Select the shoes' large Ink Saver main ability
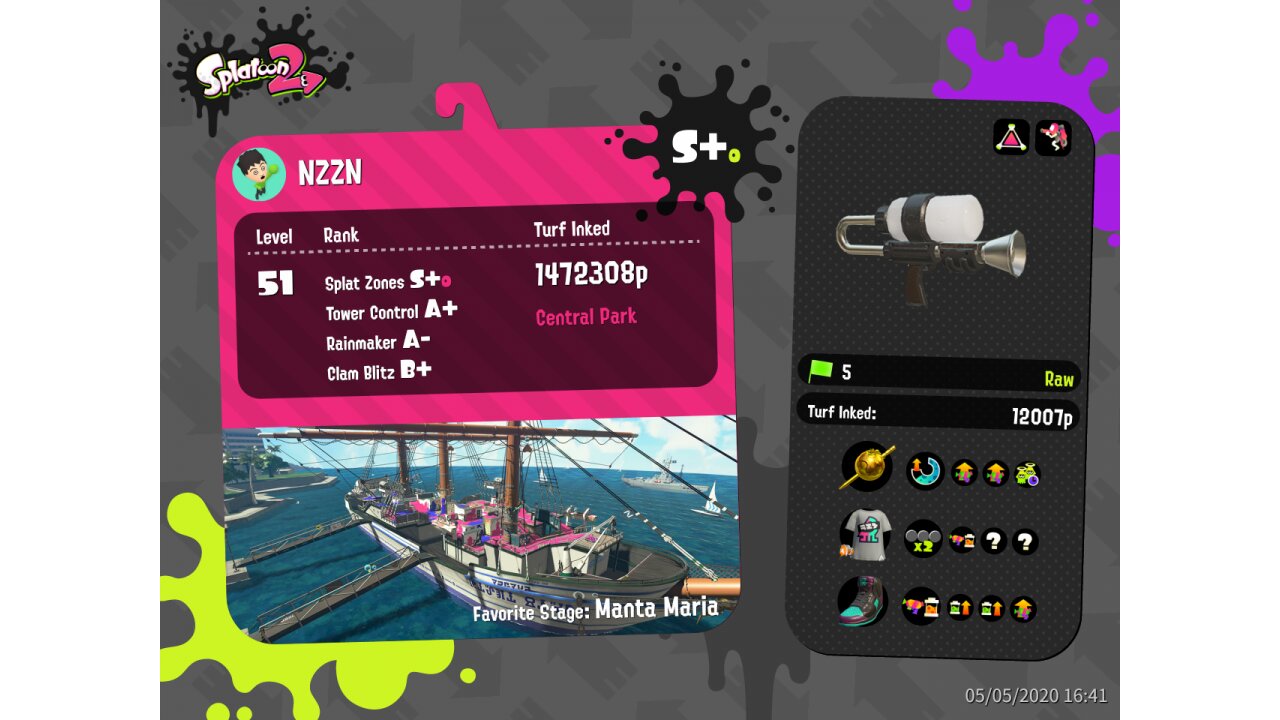Viewport: 1280px width, 720px height. click(x=920, y=605)
